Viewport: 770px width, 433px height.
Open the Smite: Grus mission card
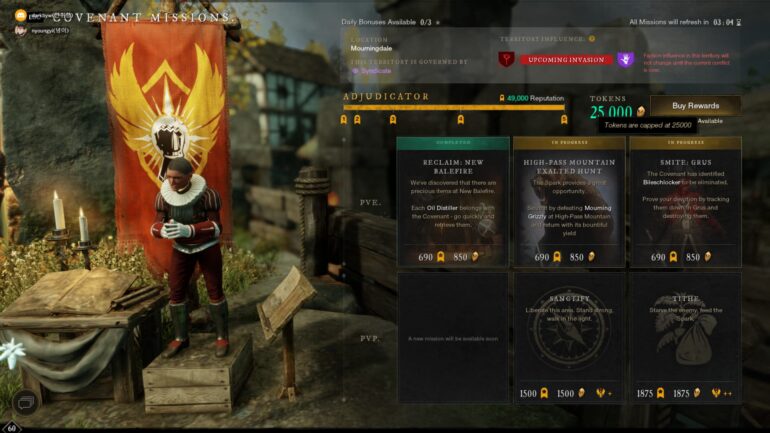tap(685, 202)
